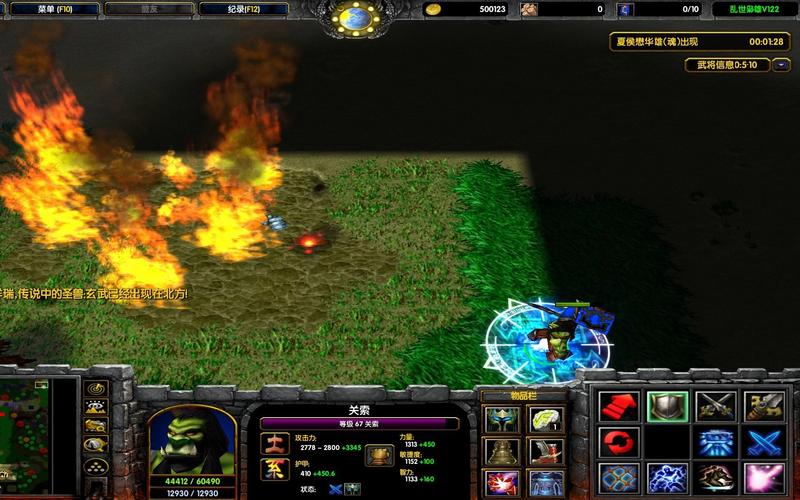
Task: Select the red winged boot item
Action: pos(546,452)
